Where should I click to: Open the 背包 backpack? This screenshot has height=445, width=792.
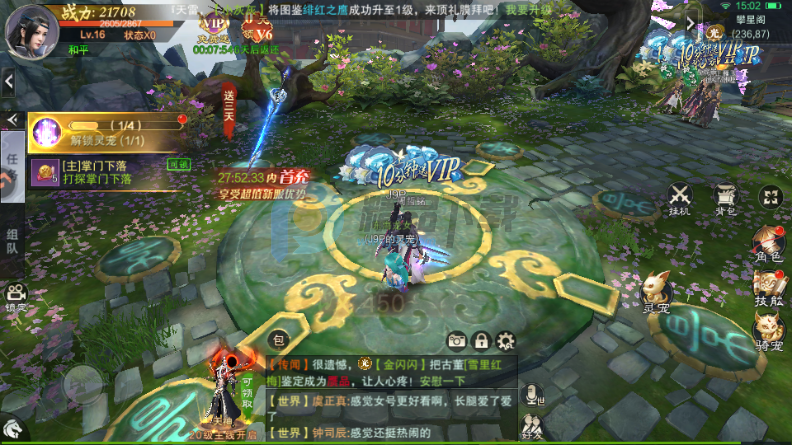click(725, 198)
